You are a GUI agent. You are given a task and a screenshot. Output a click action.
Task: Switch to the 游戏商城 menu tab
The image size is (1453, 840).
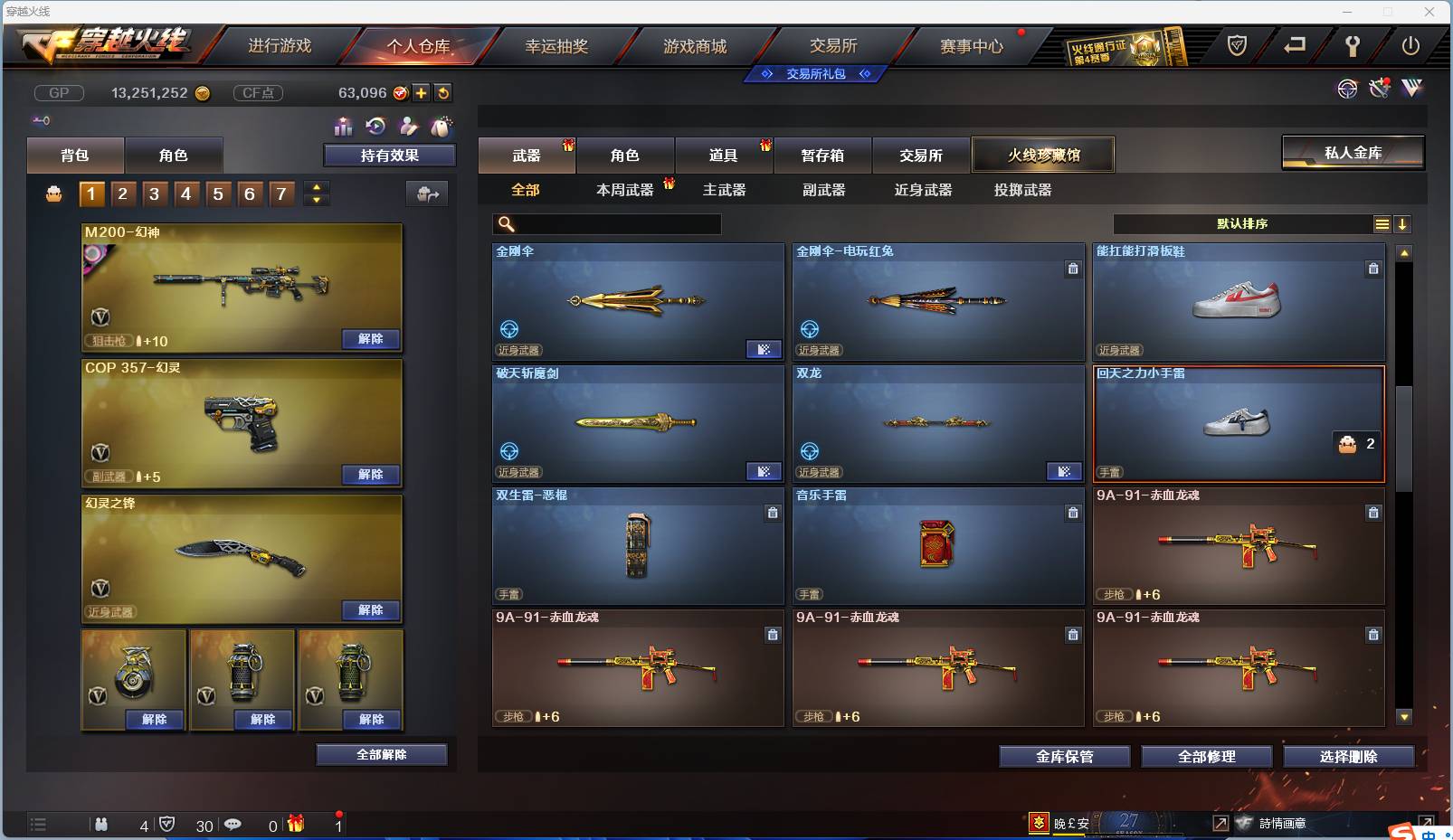(697, 44)
